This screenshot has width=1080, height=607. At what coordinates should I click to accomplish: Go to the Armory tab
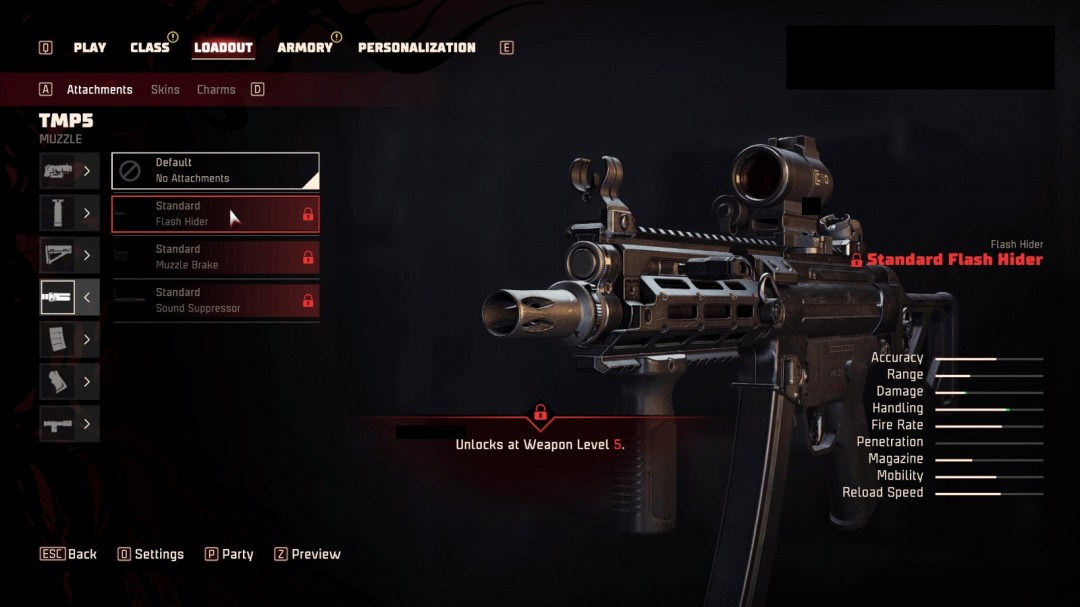tap(304, 48)
